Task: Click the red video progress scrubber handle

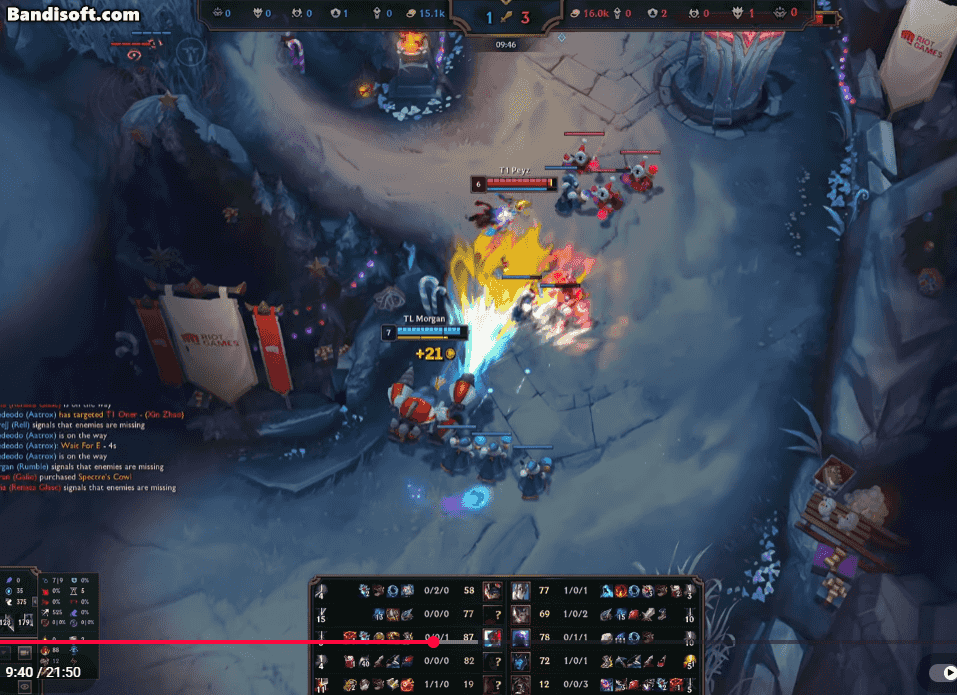Action: 433,642
